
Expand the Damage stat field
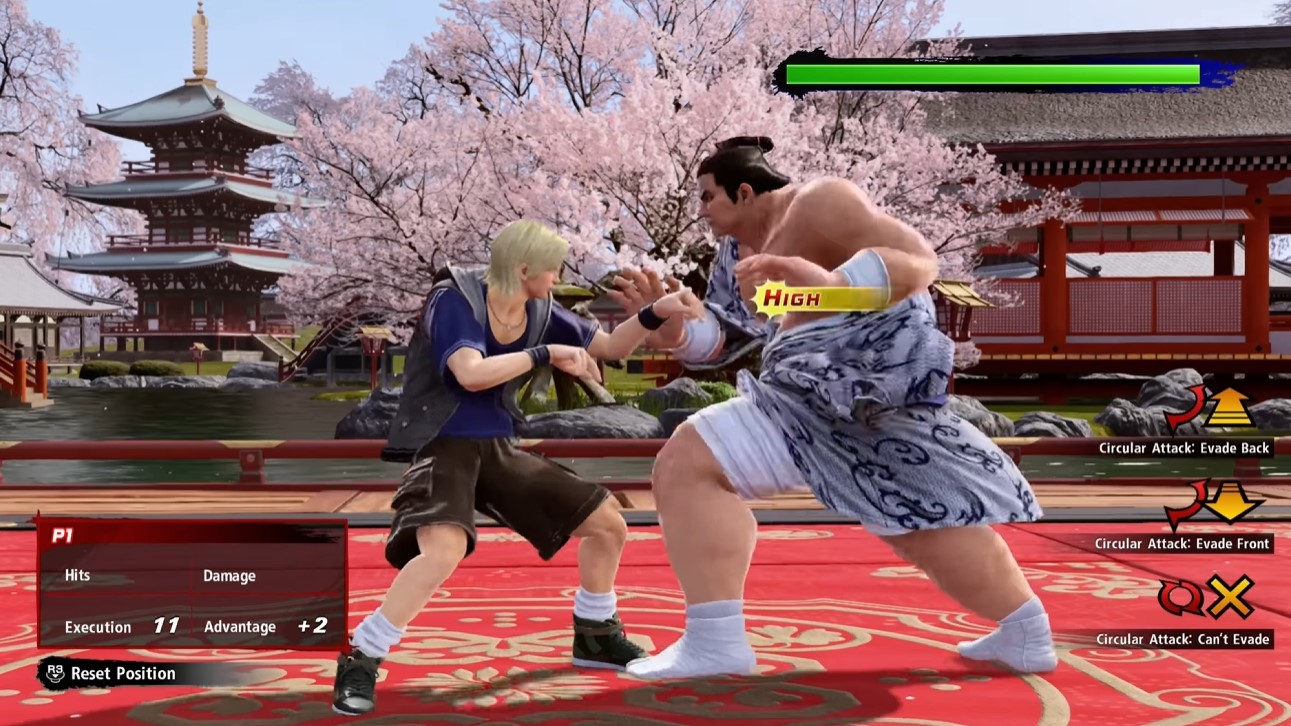point(232,575)
